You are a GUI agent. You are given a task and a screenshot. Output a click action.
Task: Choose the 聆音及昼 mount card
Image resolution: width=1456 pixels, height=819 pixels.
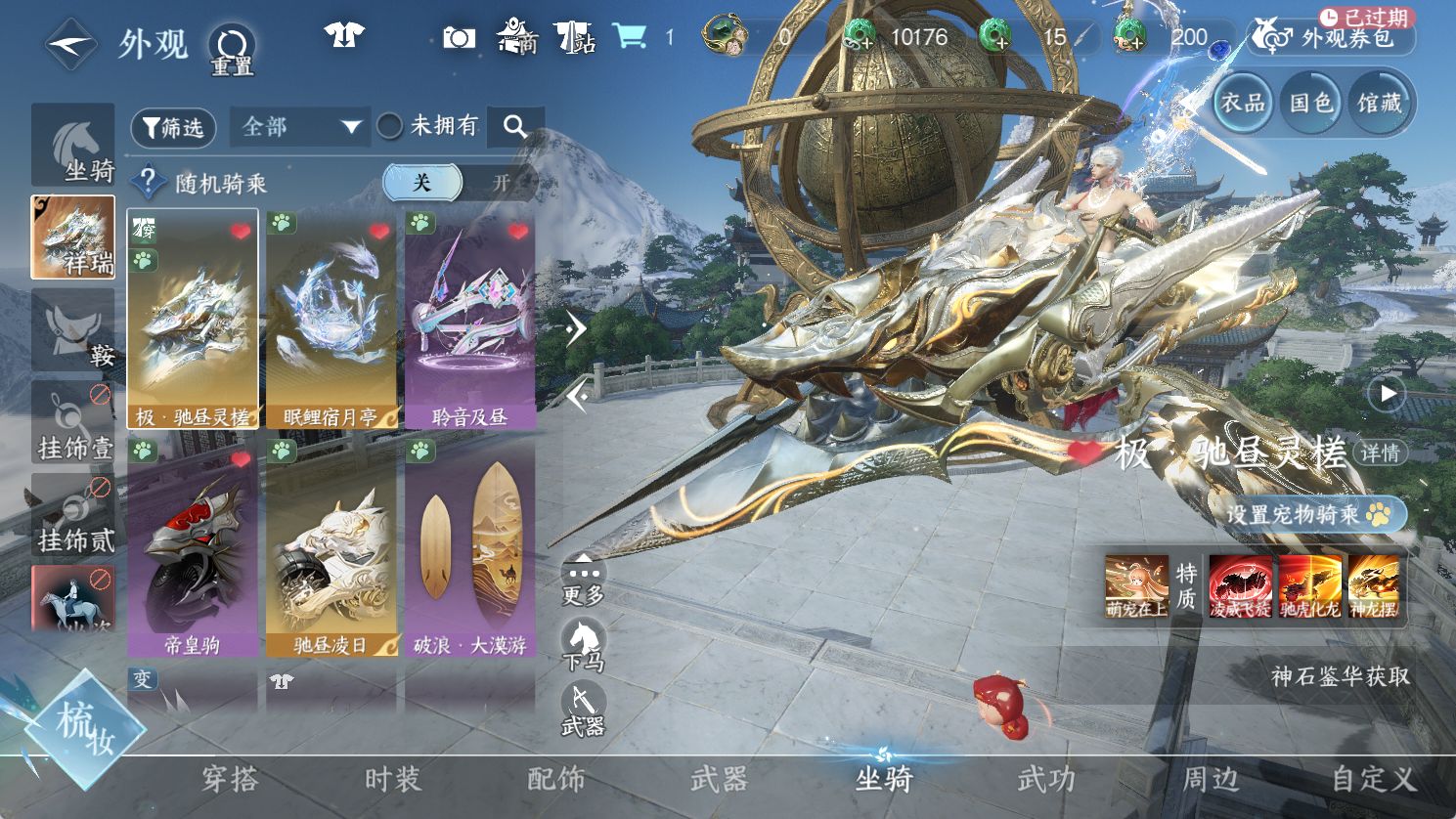tap(469, 320)
